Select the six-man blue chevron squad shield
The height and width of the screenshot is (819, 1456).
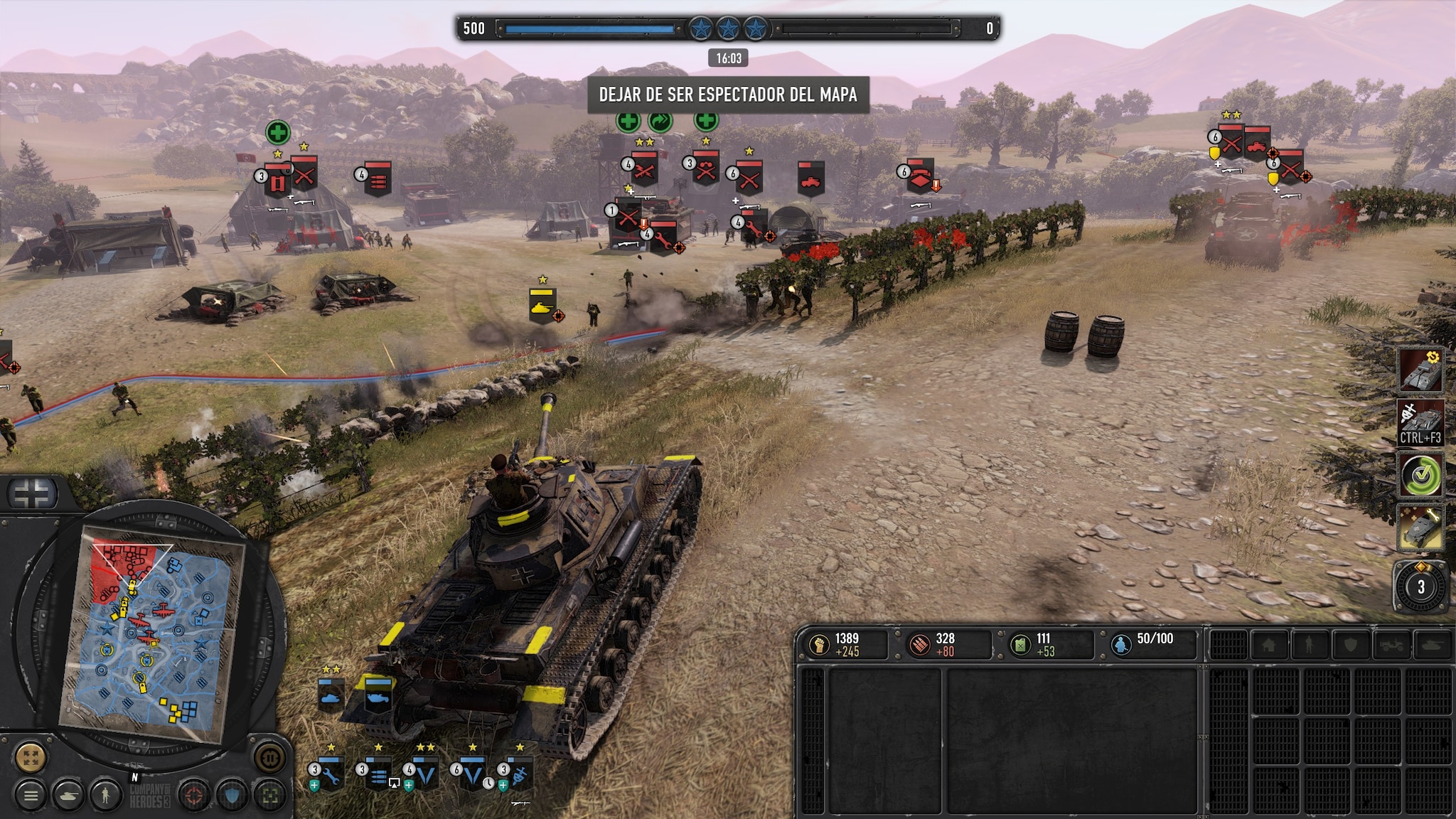[473, 773]
